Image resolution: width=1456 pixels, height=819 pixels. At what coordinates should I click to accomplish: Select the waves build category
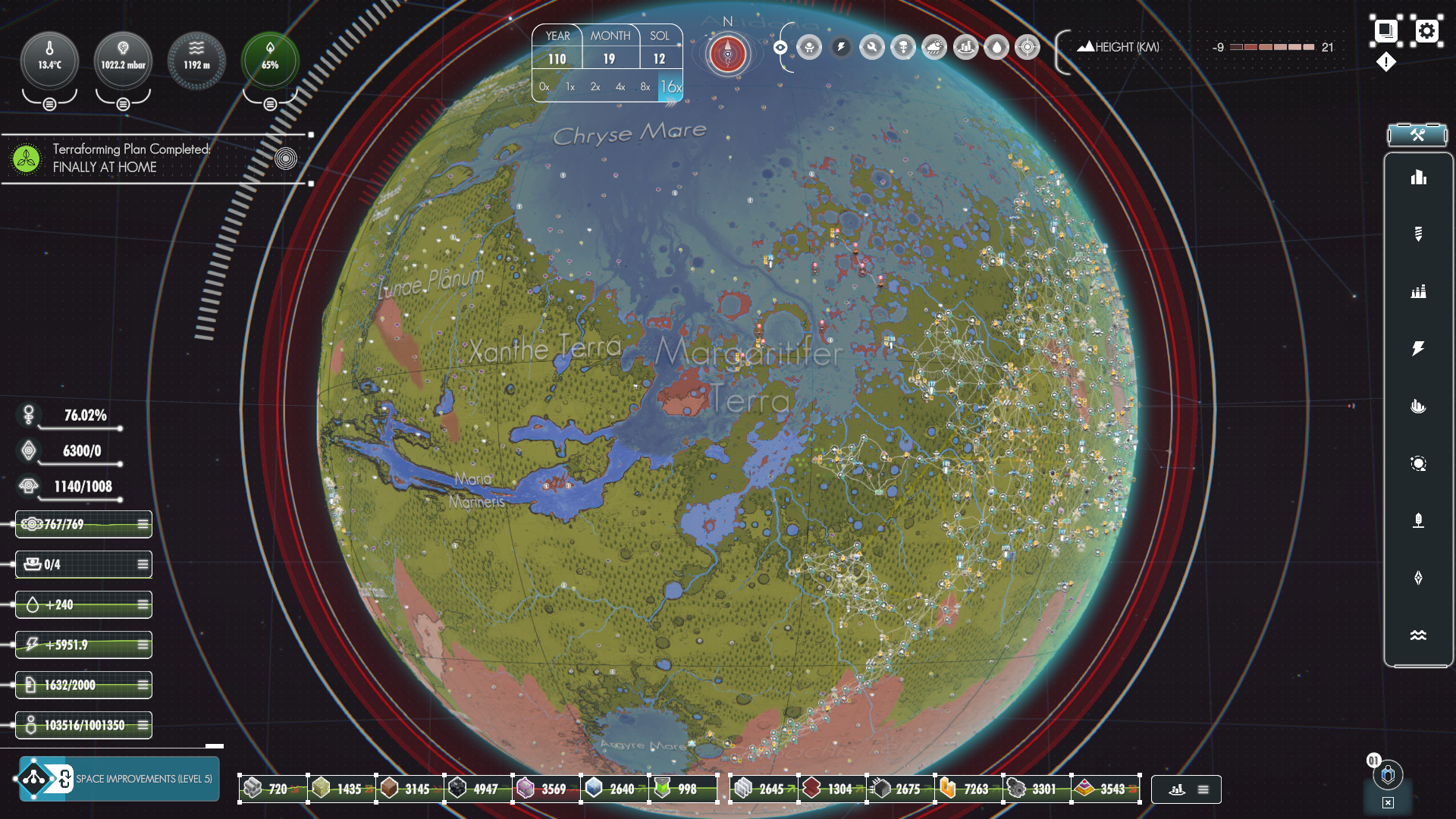1418,635
